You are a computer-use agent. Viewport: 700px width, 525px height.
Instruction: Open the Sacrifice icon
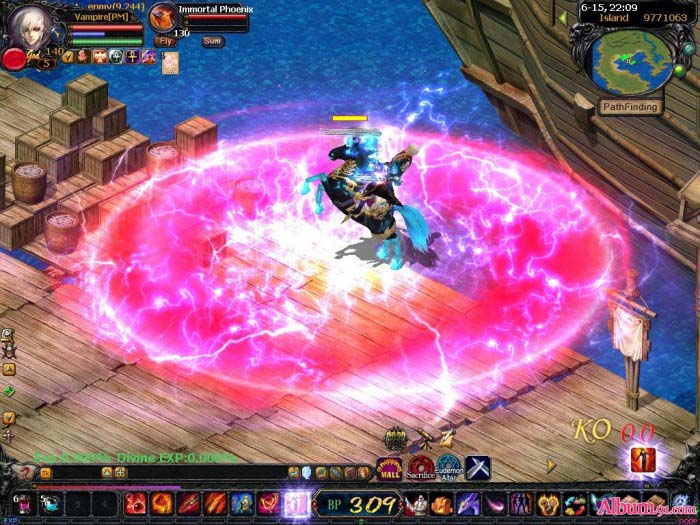[421, 466]
